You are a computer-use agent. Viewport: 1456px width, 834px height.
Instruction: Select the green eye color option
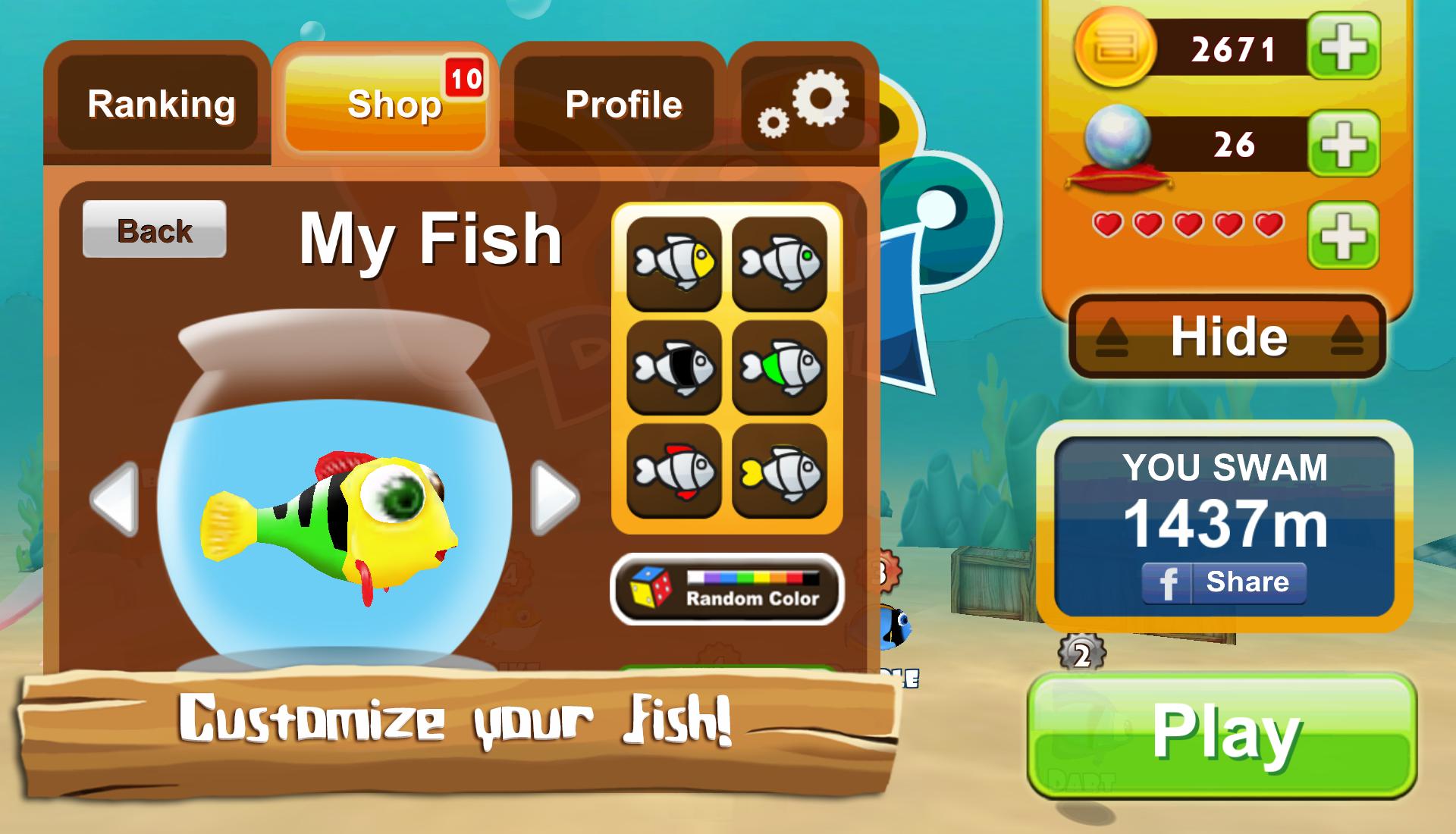tap(780, 264)
